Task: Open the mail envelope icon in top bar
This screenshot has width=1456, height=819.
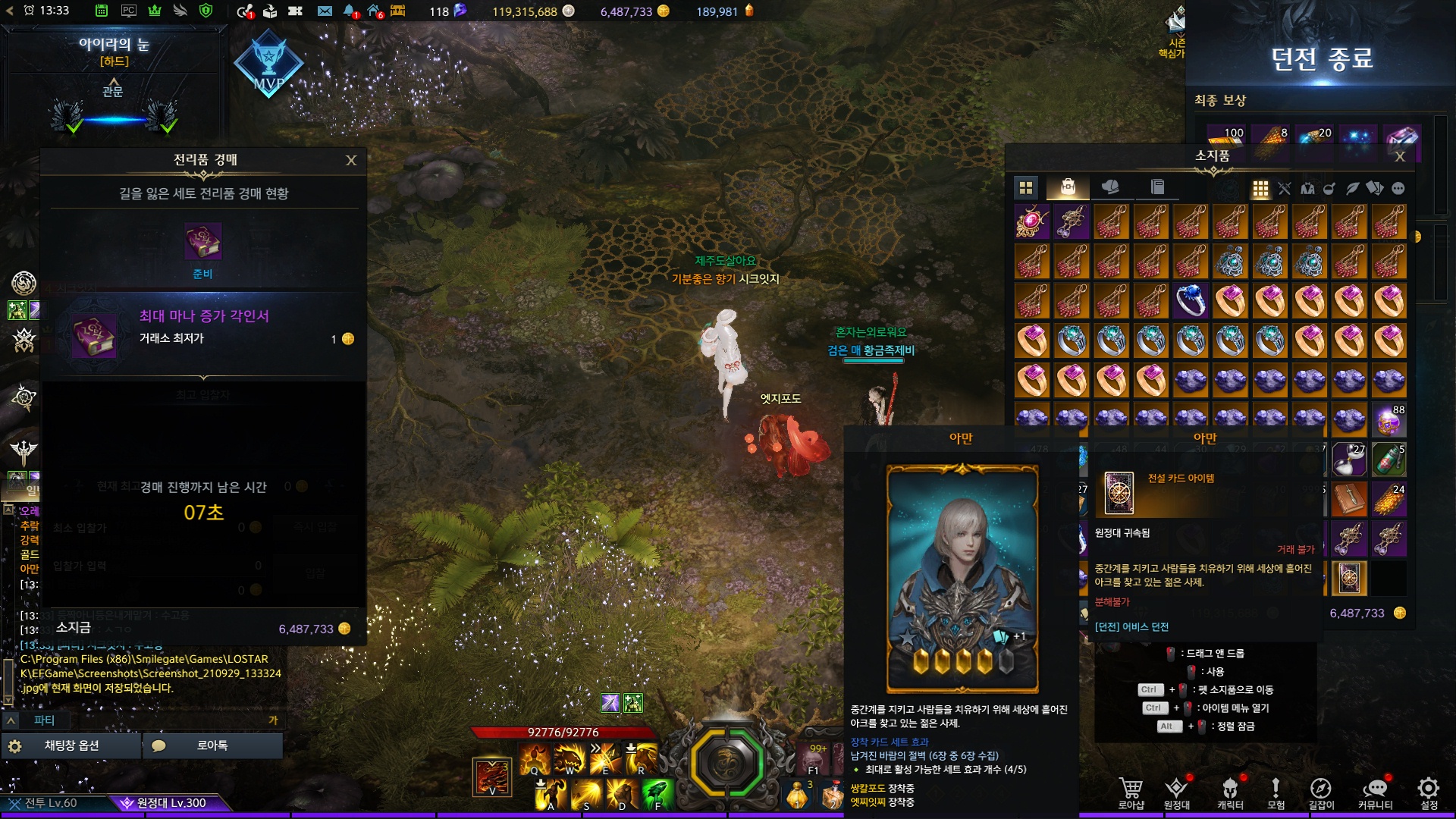Action: pos(325,11)
